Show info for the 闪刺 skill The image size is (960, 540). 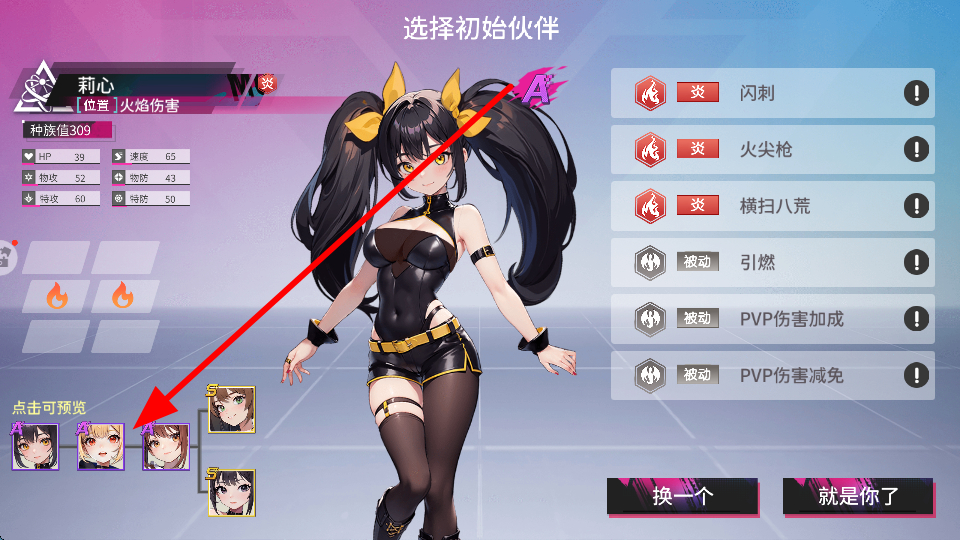coord(916,93)
